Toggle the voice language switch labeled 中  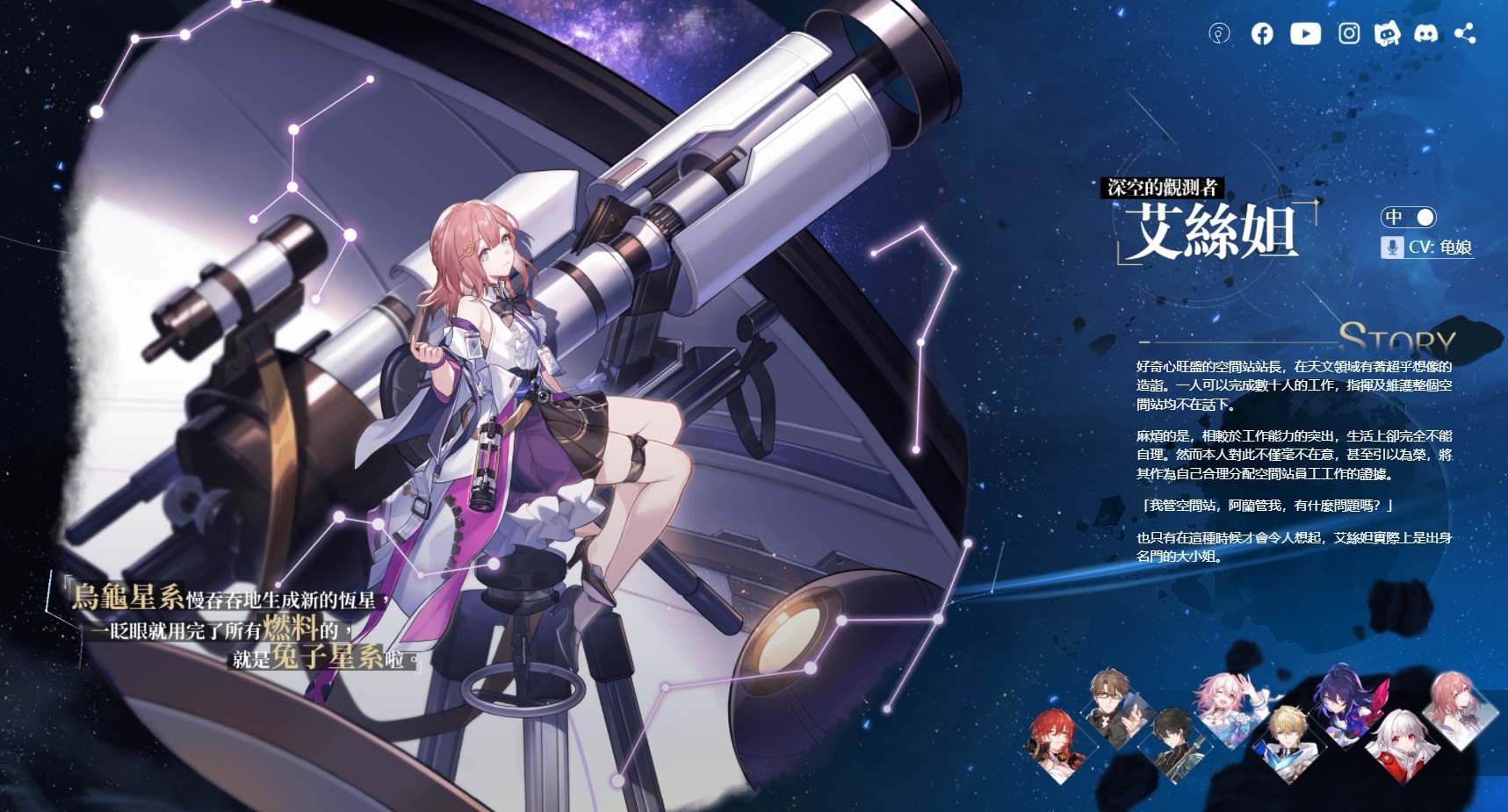tap(1409, 217)
